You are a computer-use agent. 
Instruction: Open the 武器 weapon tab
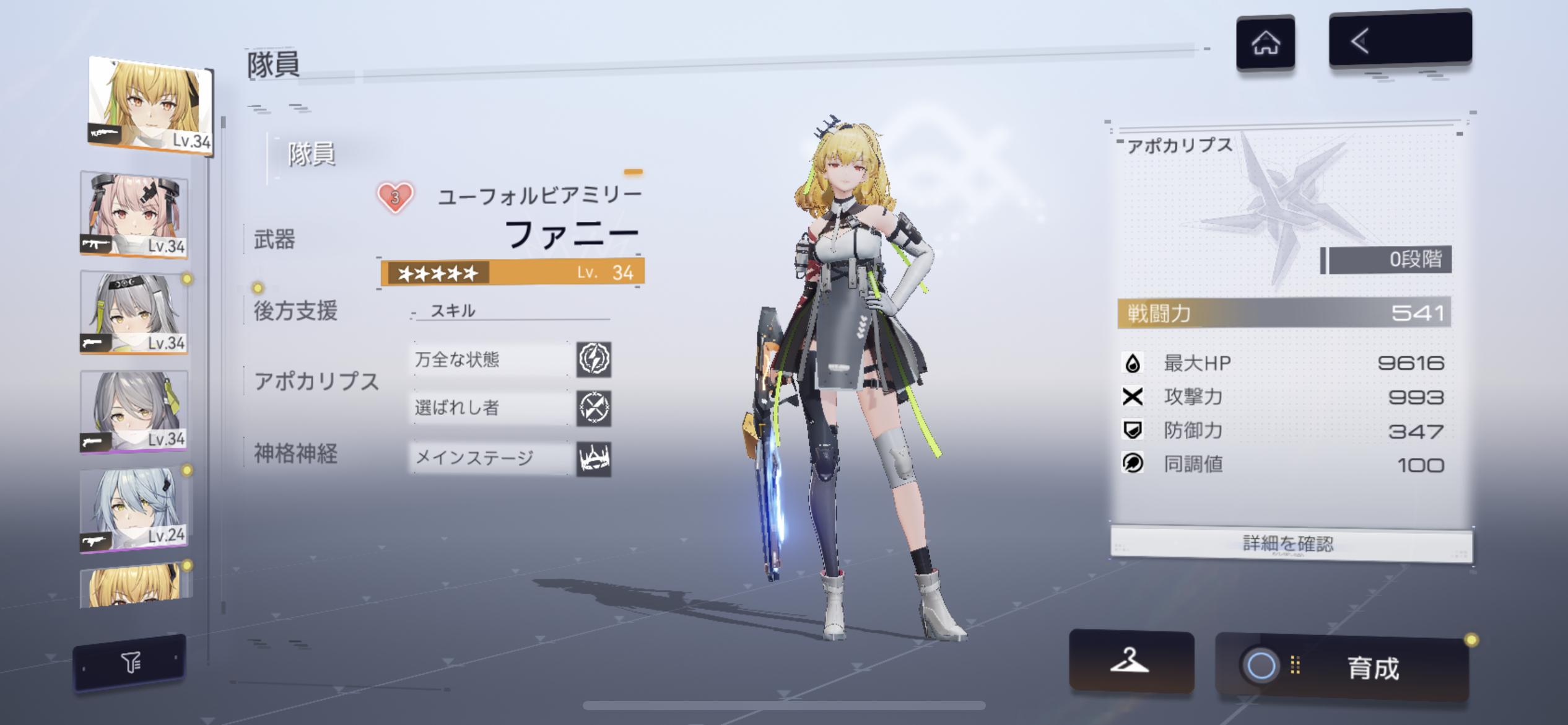pos(275,239)
